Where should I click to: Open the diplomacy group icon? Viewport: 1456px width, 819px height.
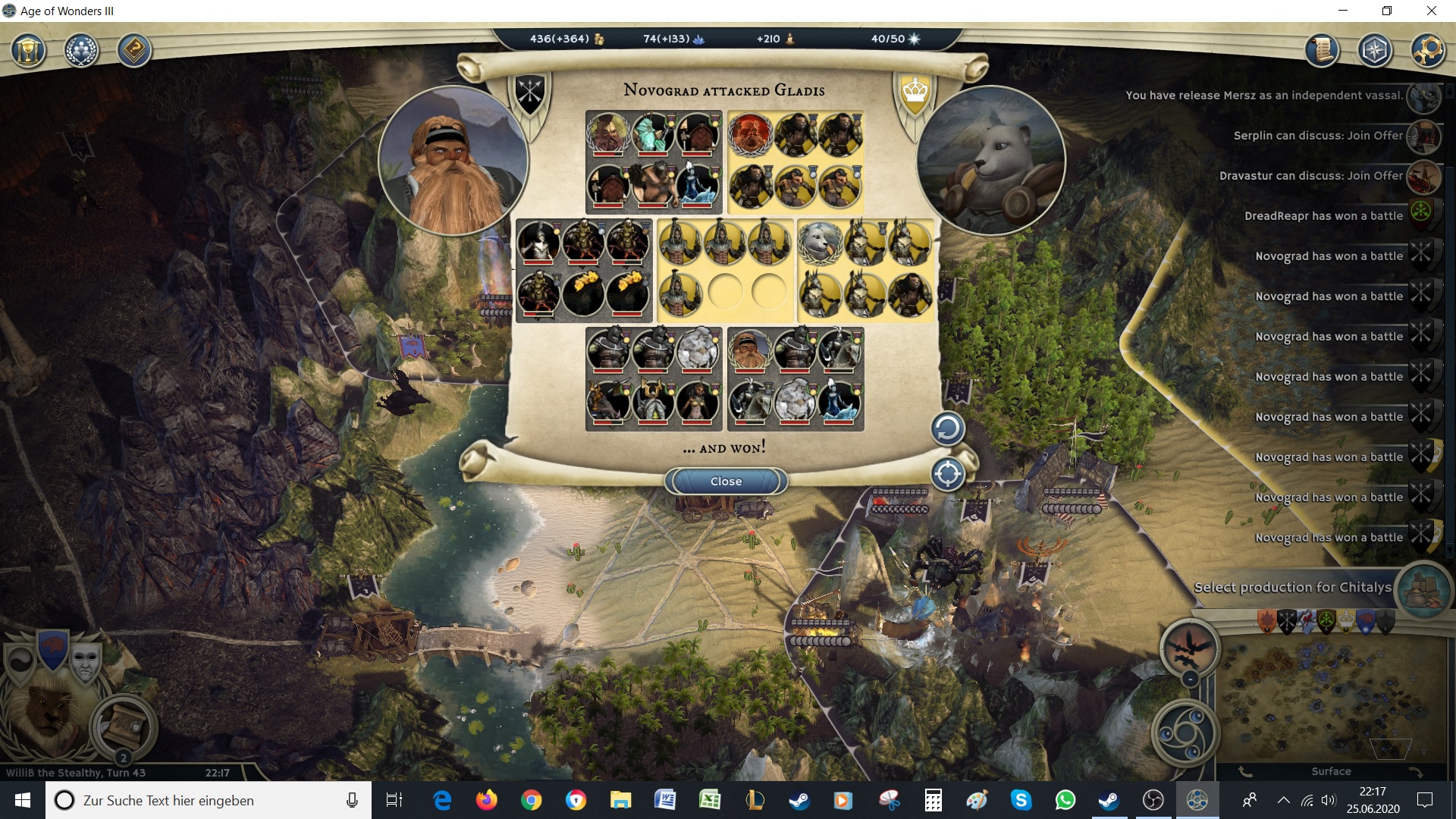coord(81,52)
